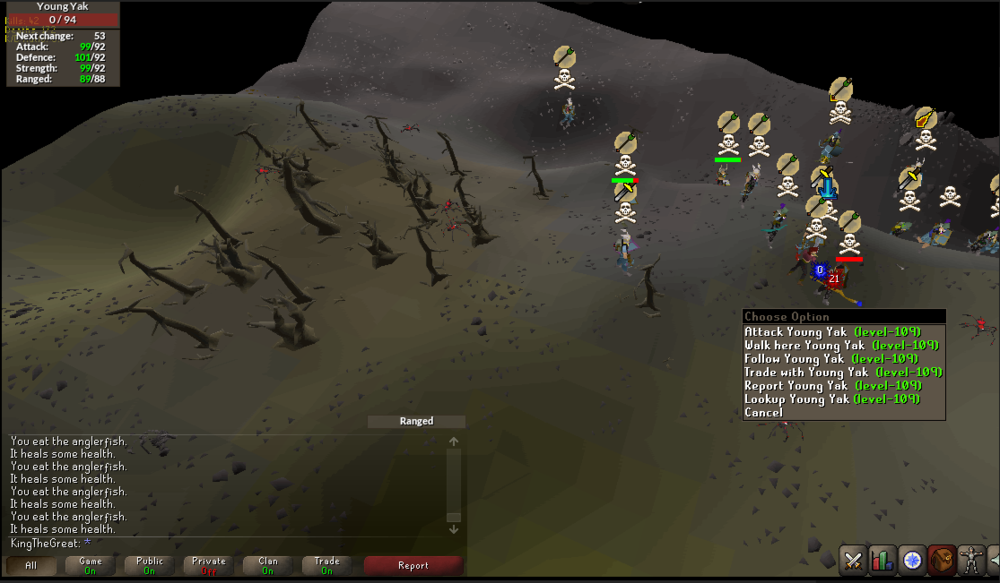Choose Follow Young Yak option
This screenshot has height=583, width=1000.
[x=831, y=359]
